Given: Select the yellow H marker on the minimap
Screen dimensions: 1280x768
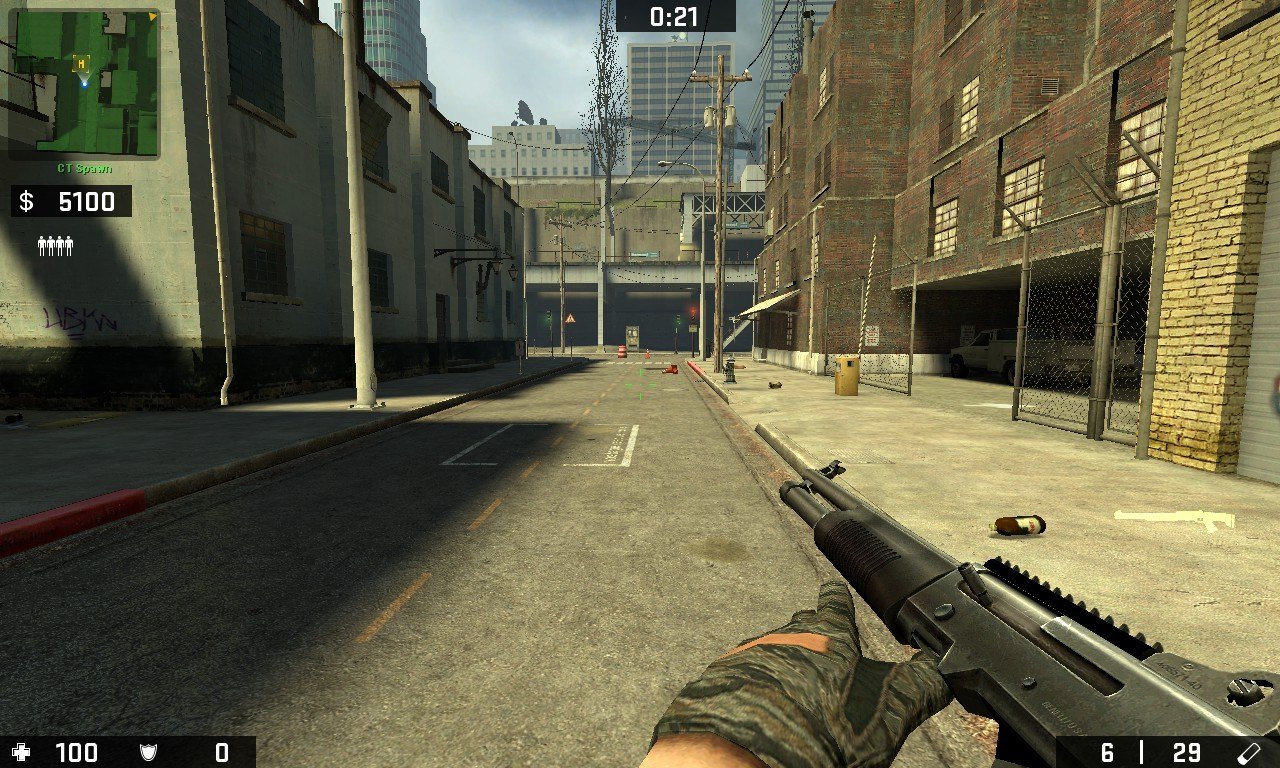Looking at the screenshot, I should click(81, 63).
